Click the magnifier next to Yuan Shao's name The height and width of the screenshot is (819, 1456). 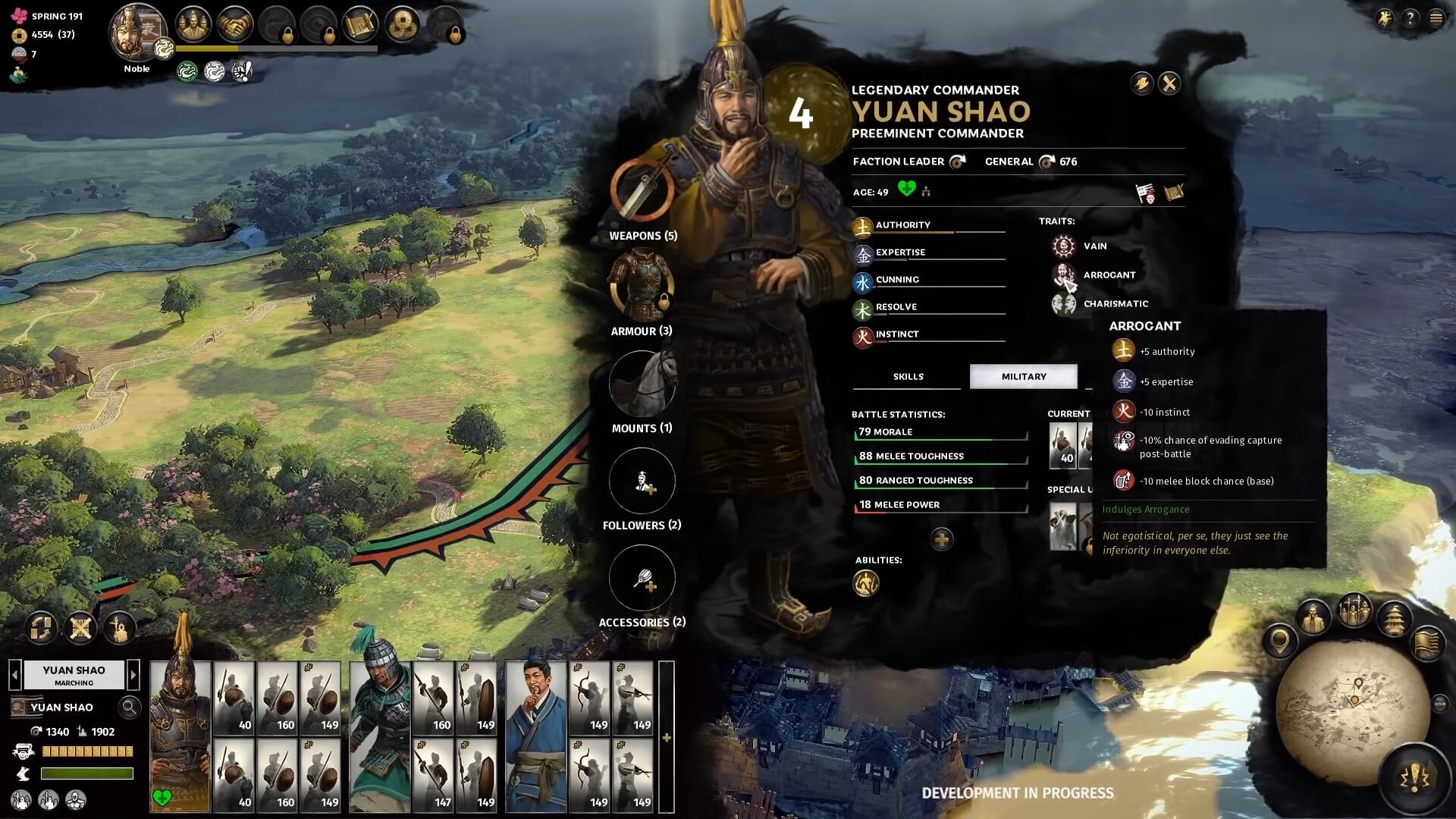[x=130, y=708]
